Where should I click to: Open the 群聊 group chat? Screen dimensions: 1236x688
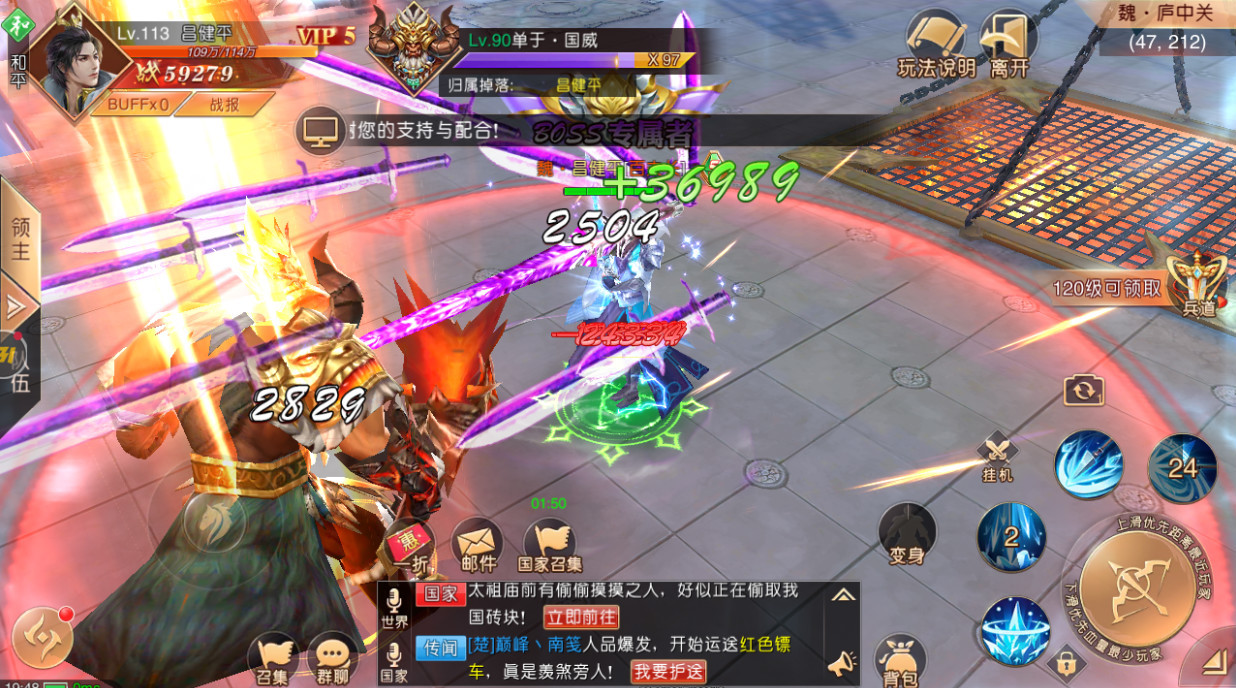pyautogui.click(x=331, y=660)
